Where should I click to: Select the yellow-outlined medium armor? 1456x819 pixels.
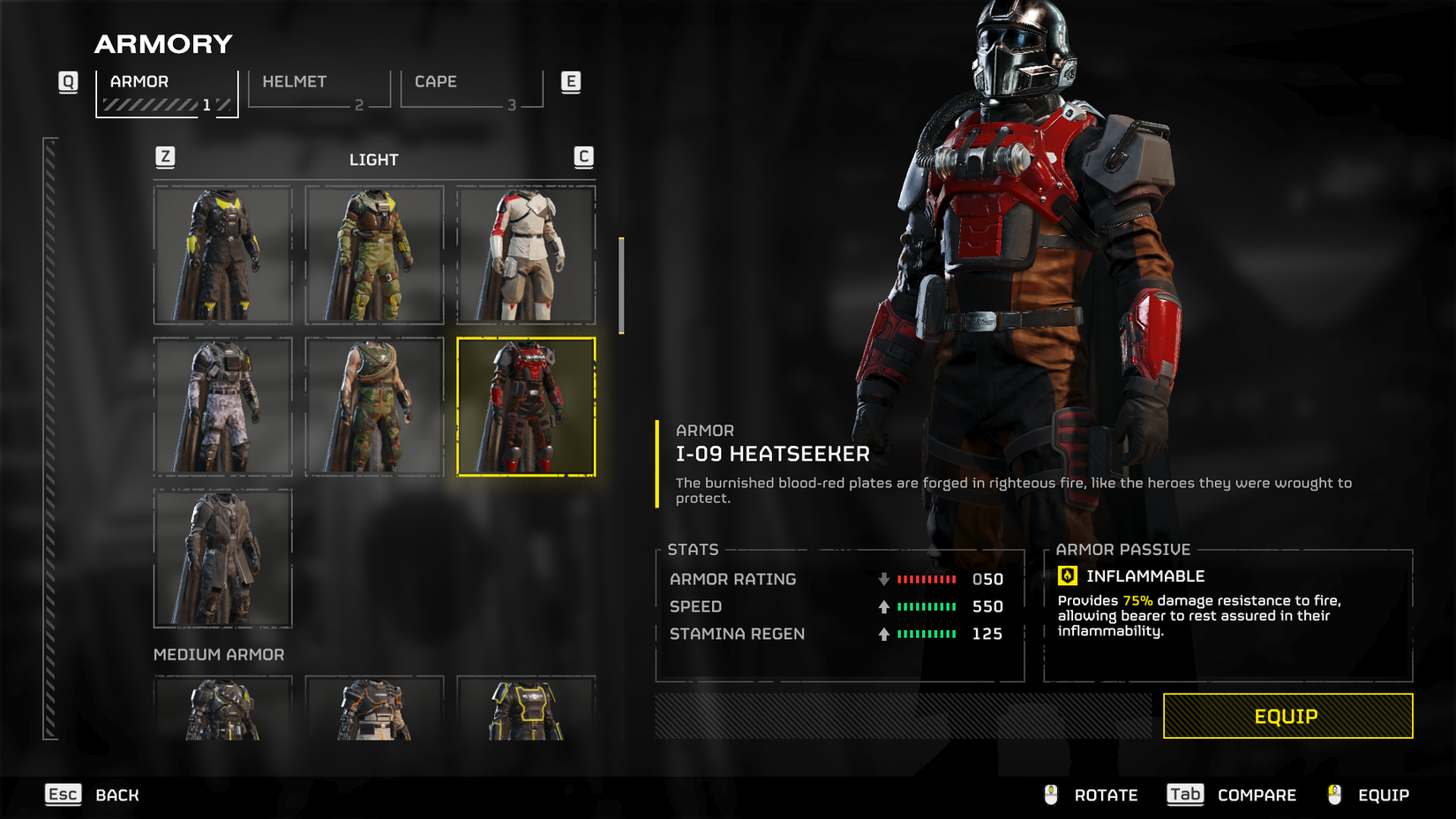coord(526,710)
